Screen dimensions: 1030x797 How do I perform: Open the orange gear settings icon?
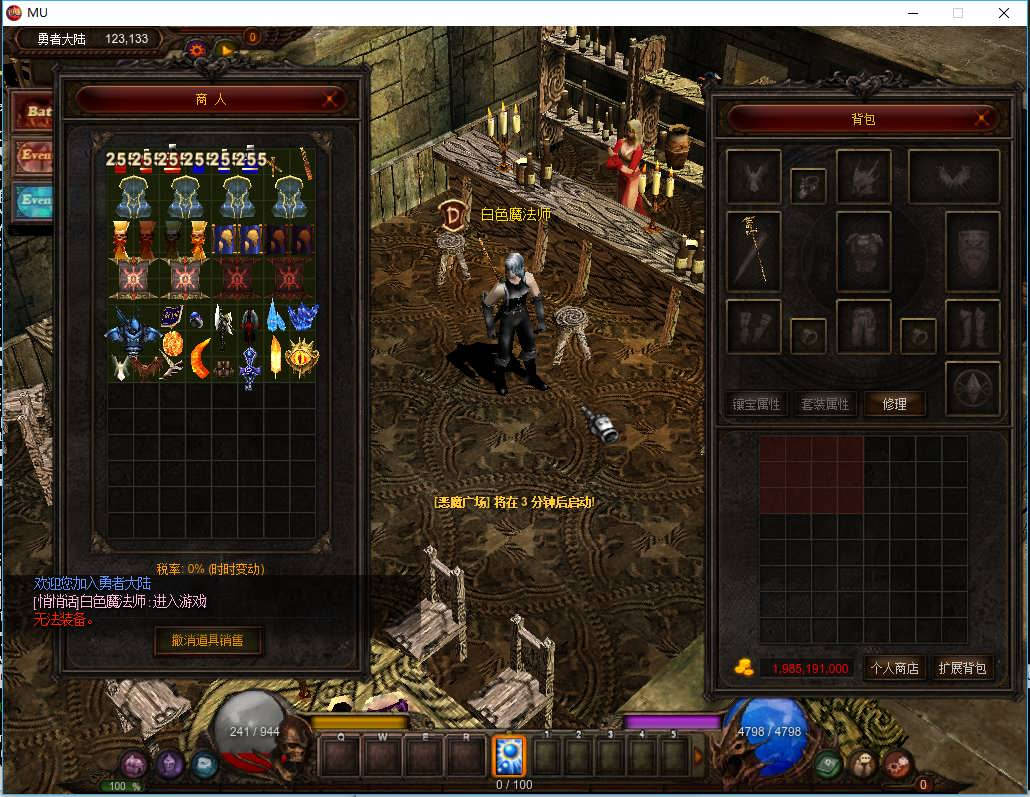click(197, 48)
